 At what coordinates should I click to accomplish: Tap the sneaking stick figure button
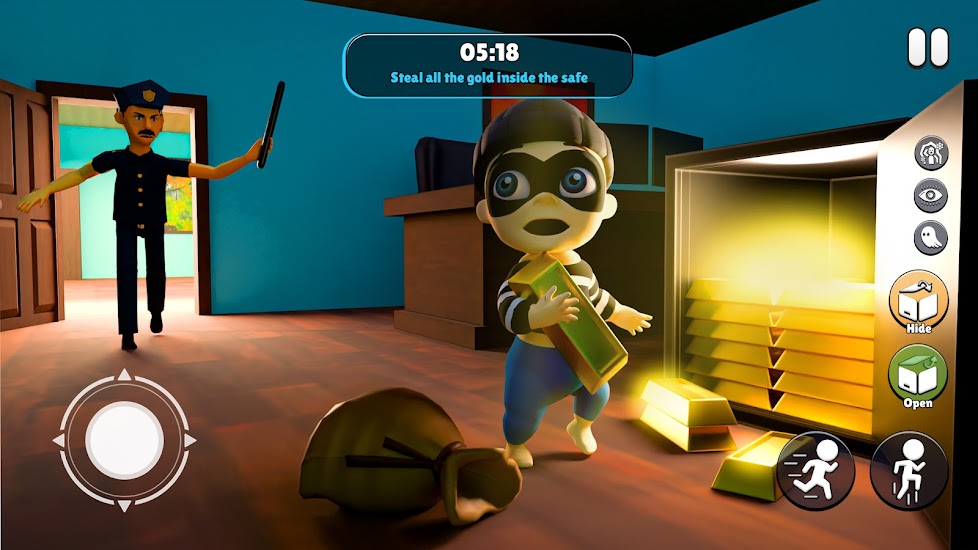tap(909, 470)
